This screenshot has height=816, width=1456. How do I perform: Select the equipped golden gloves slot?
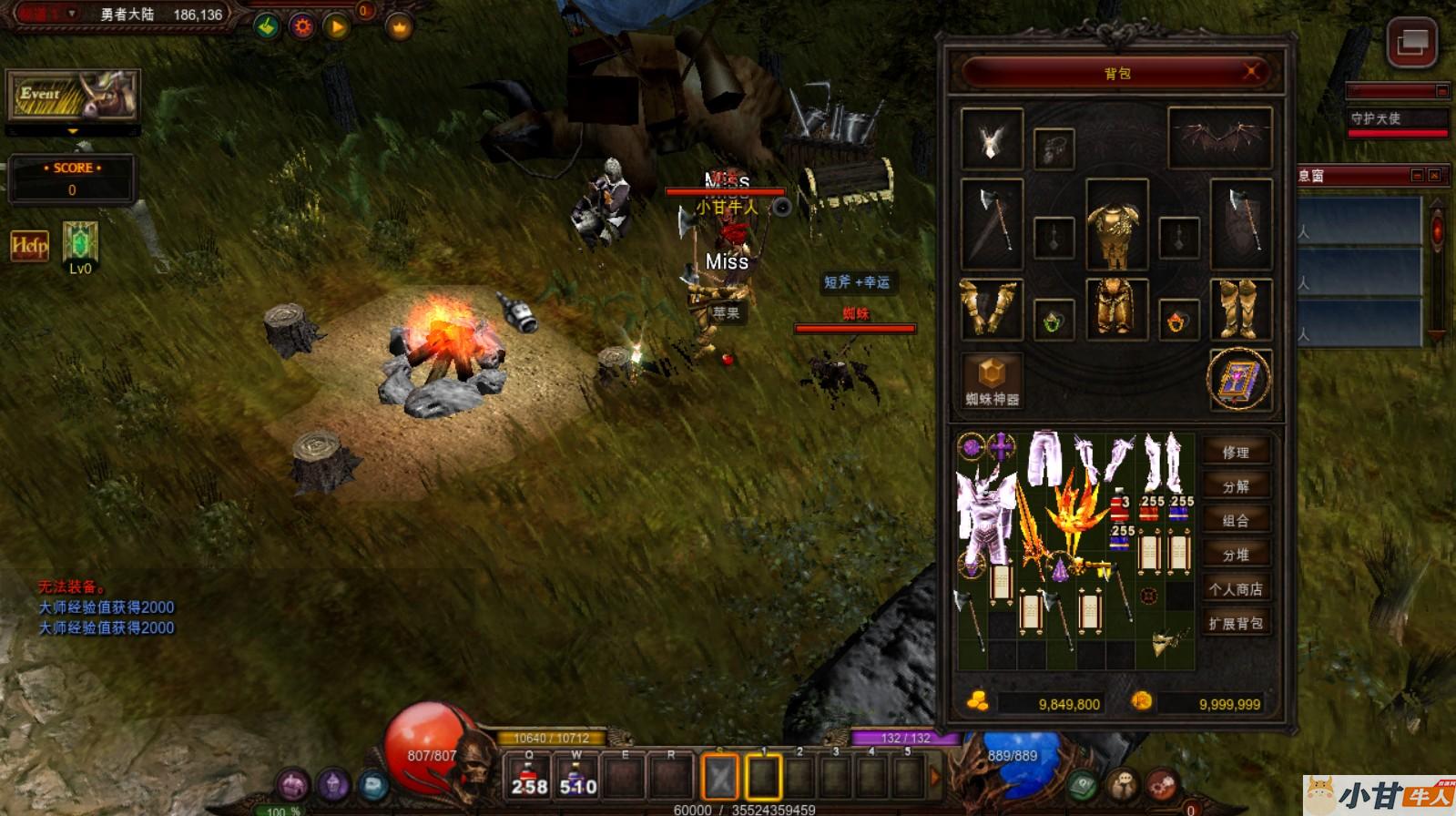pyautogui.click(x=992, y=310)
